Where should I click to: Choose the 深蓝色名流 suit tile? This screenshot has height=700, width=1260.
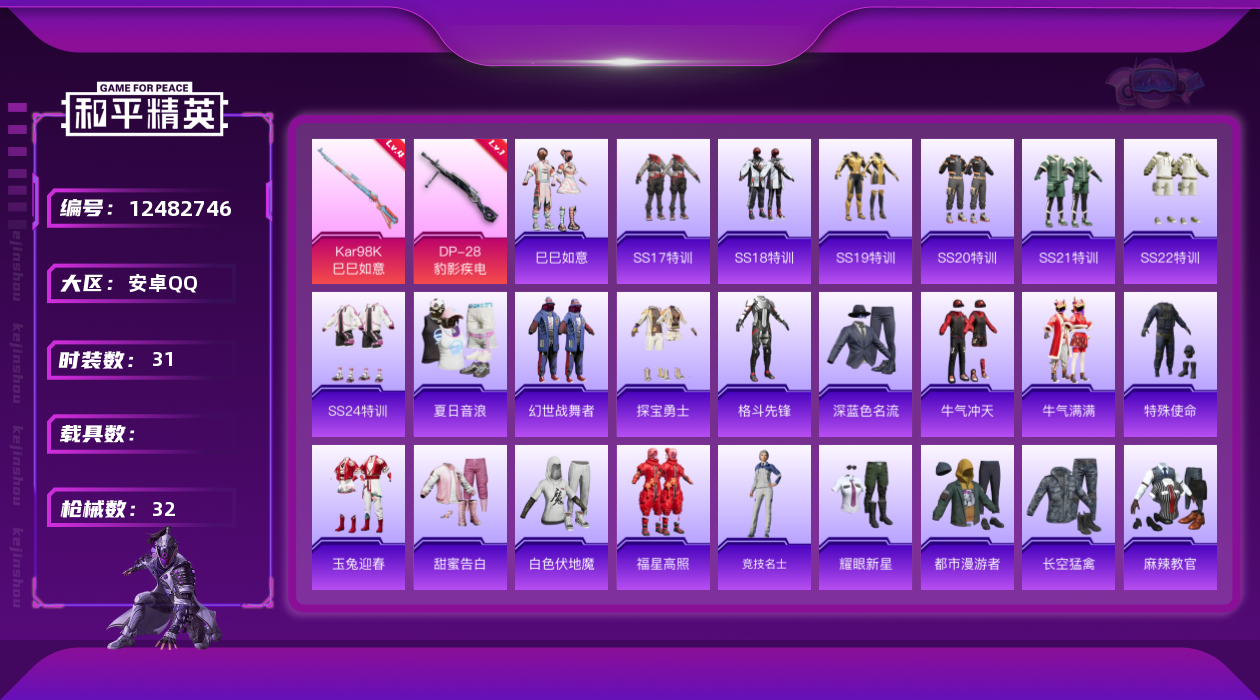click(865, 364)
